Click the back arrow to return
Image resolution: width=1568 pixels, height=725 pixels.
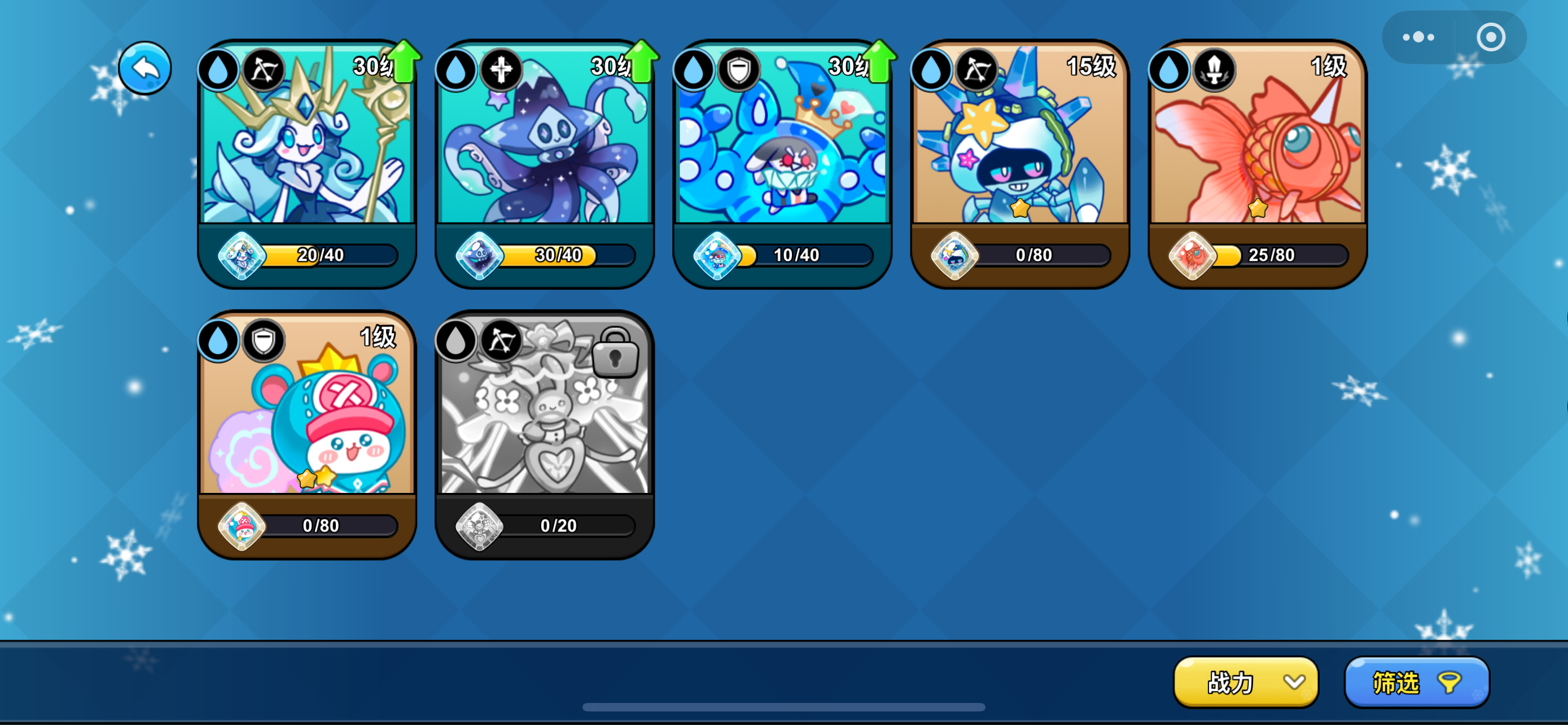[x=145, y=68]
